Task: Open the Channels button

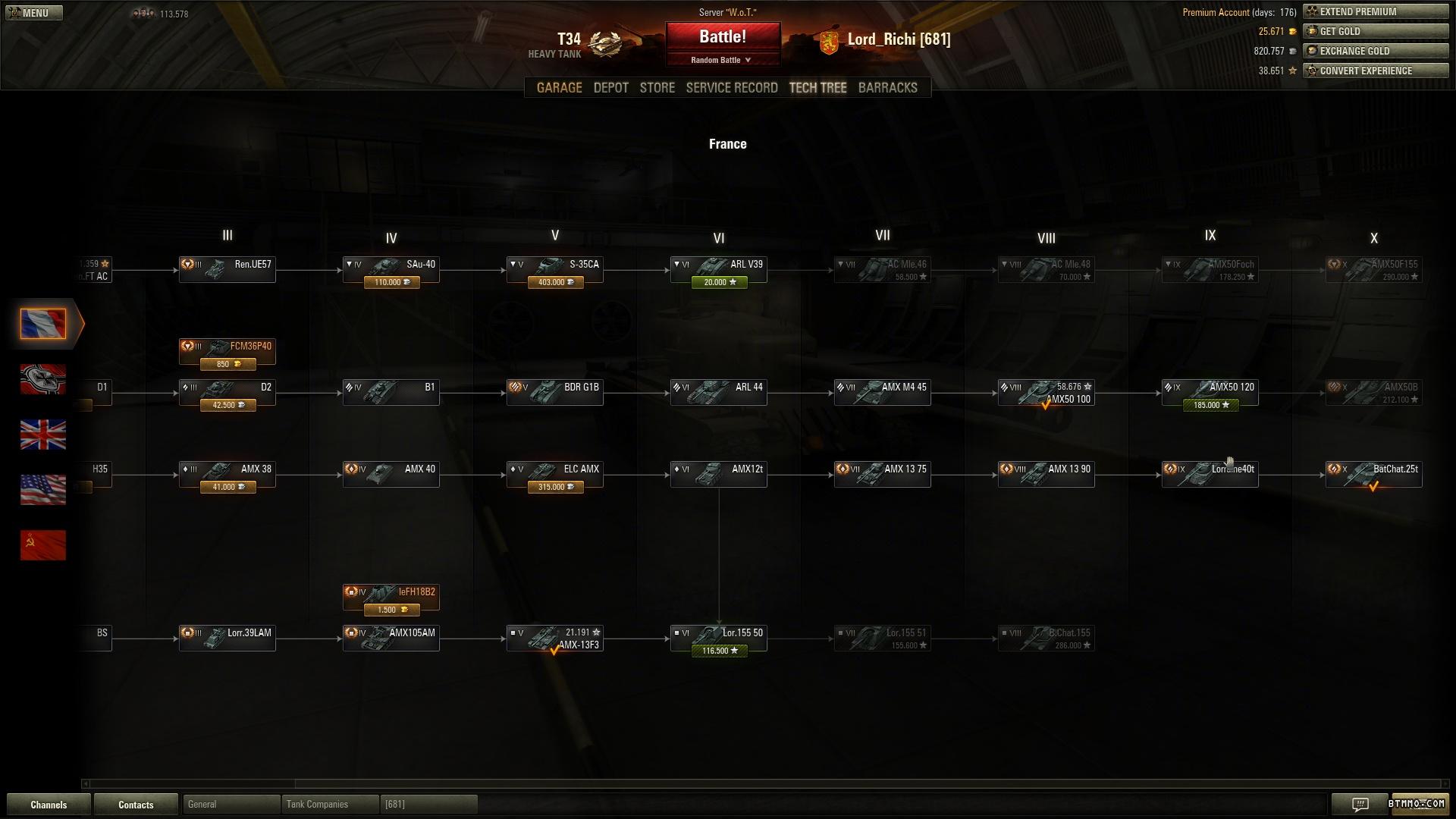Action: (x=49, y=805)
